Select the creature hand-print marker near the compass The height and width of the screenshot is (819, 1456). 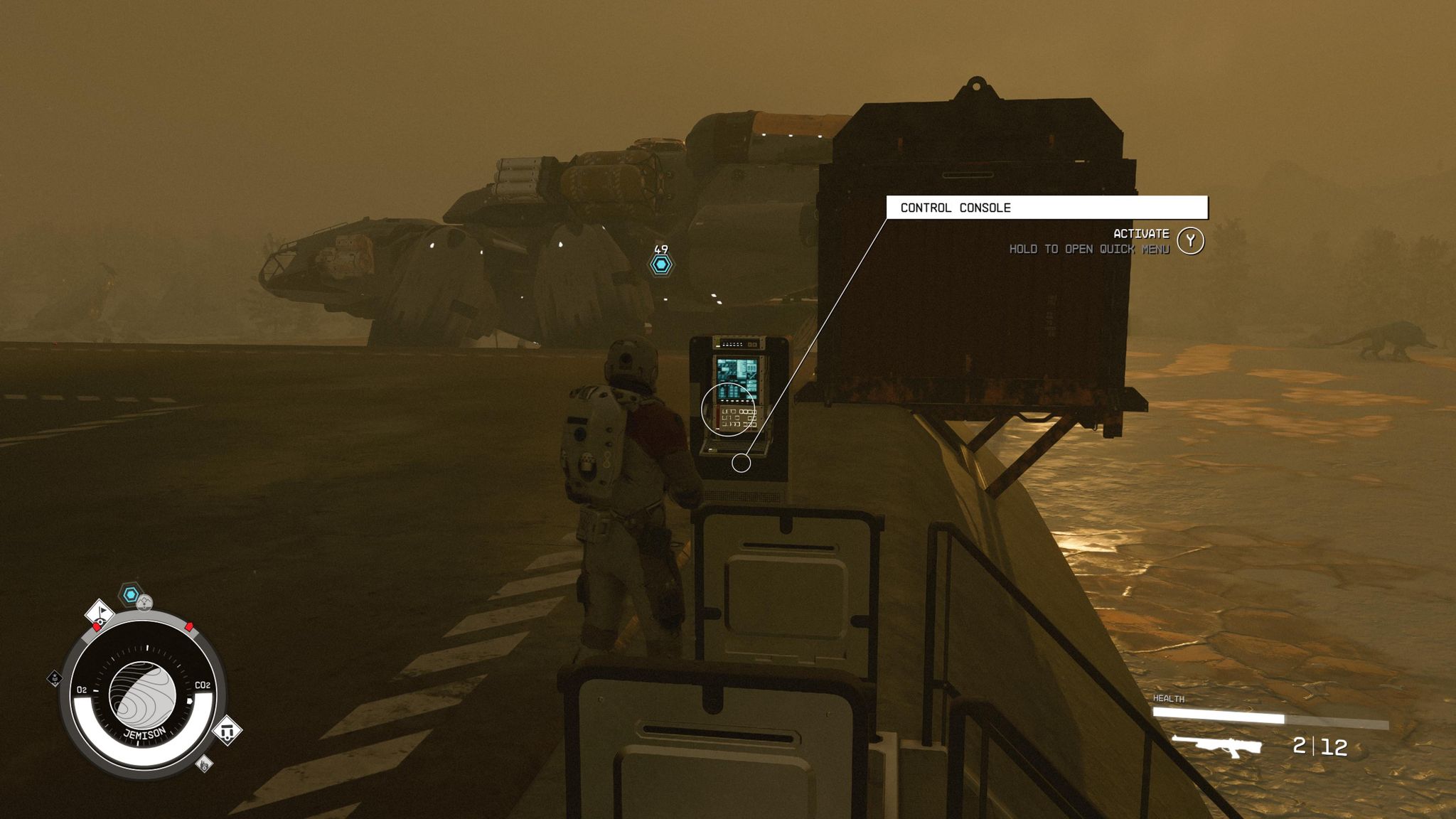coord(203,764)
